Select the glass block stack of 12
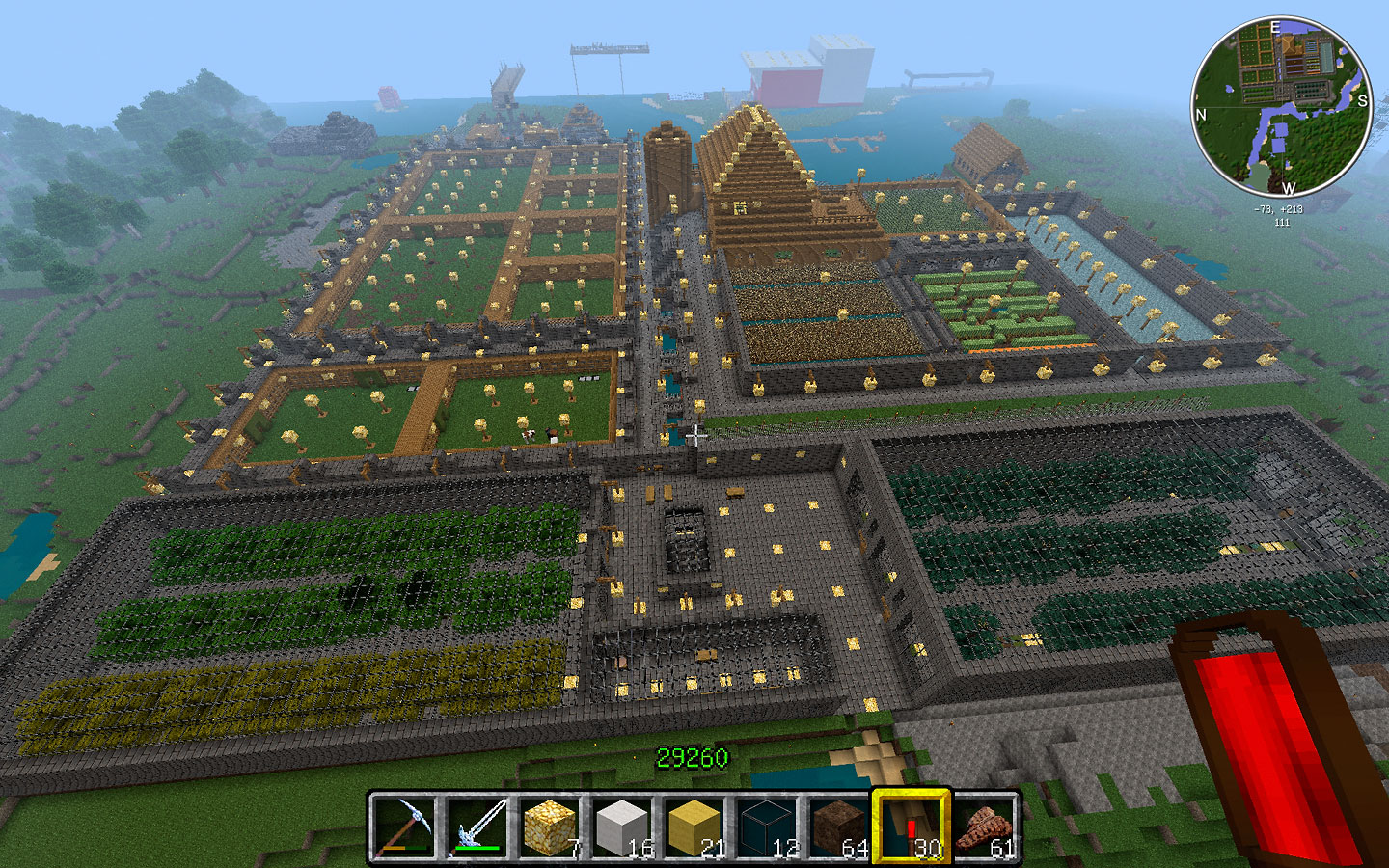The image size is (1389, 868). coord(768,827)
